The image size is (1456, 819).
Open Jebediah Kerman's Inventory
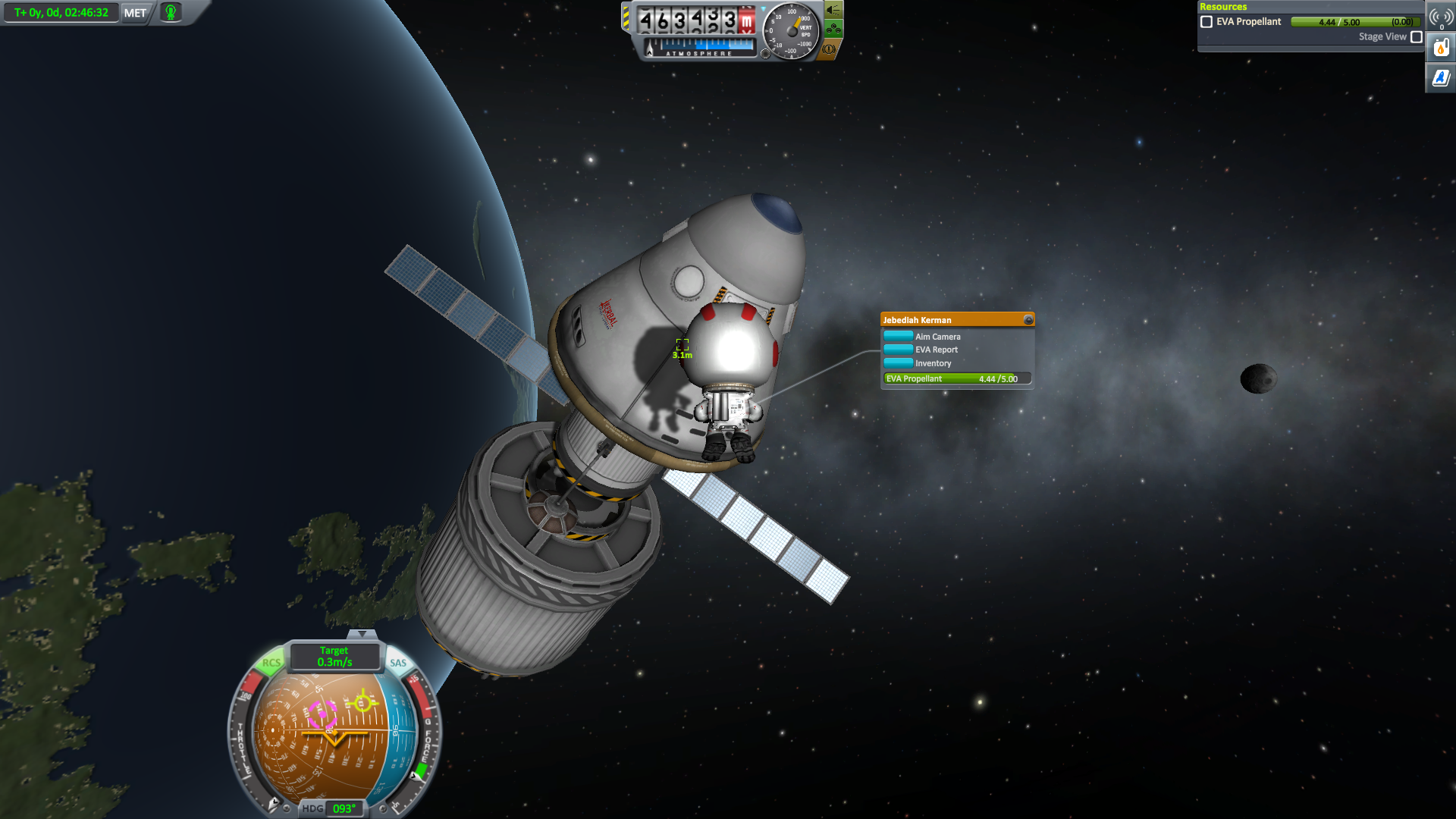click(933, 363)
